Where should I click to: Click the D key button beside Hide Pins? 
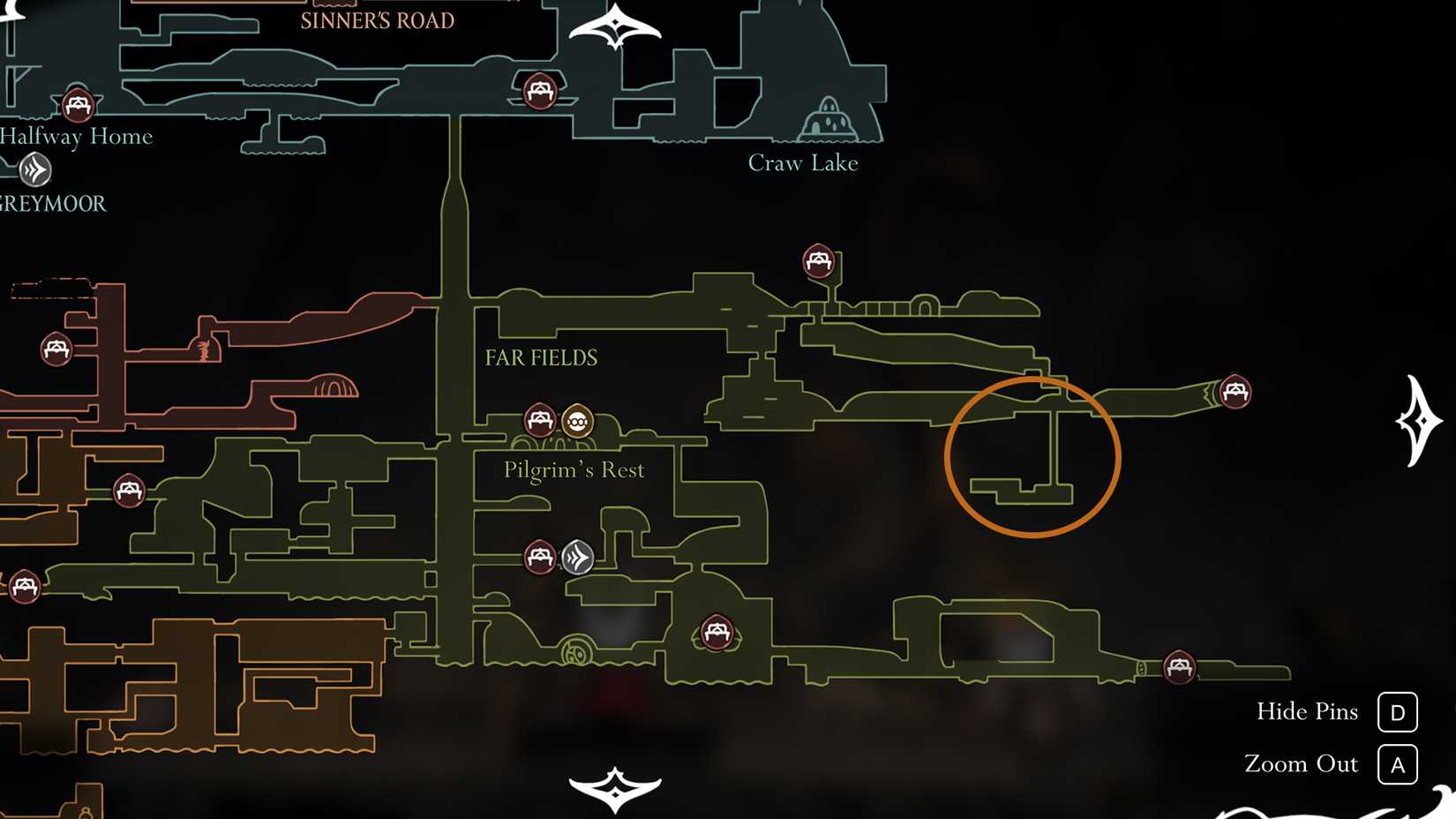tap(1398, 711)
